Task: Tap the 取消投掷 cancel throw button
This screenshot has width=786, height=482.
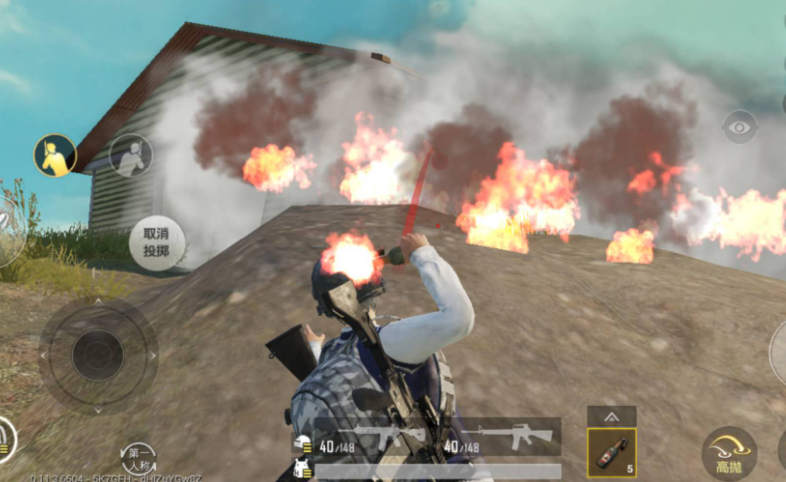Action: click(156, 243)
